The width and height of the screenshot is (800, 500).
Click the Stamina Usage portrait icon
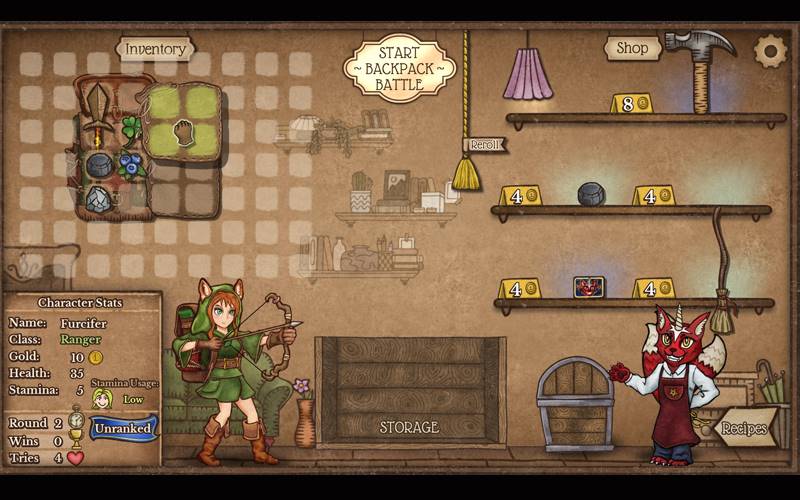coord(102,398)
